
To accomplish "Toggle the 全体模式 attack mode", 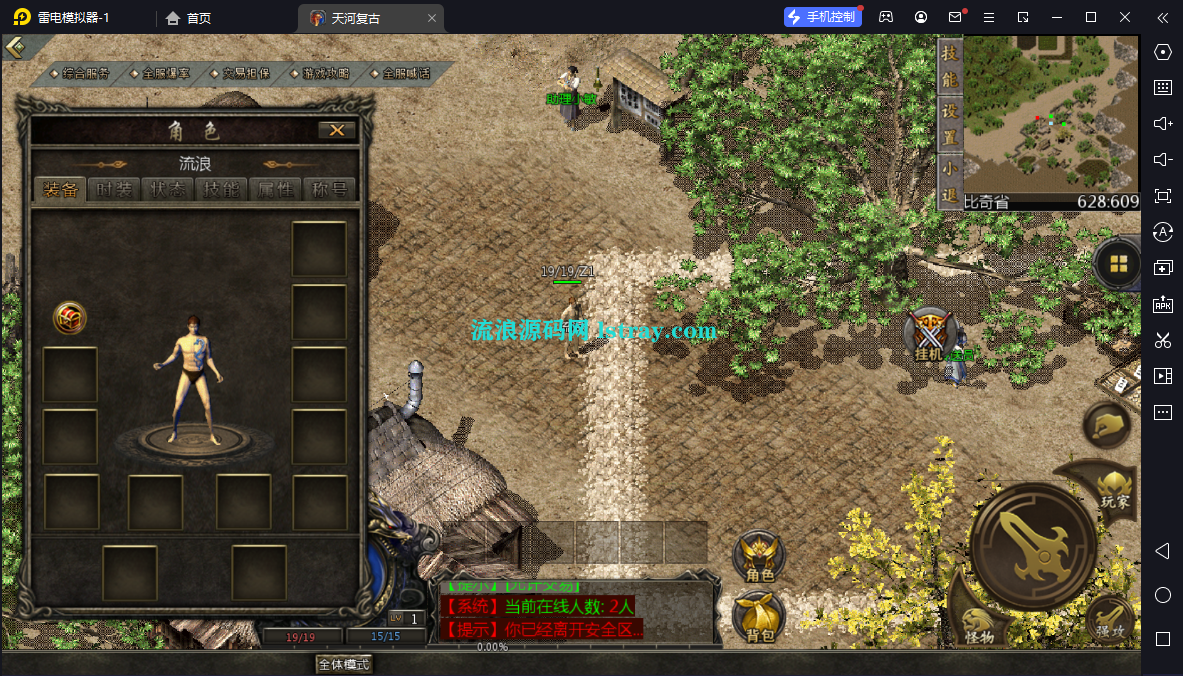I will point(344,664).
